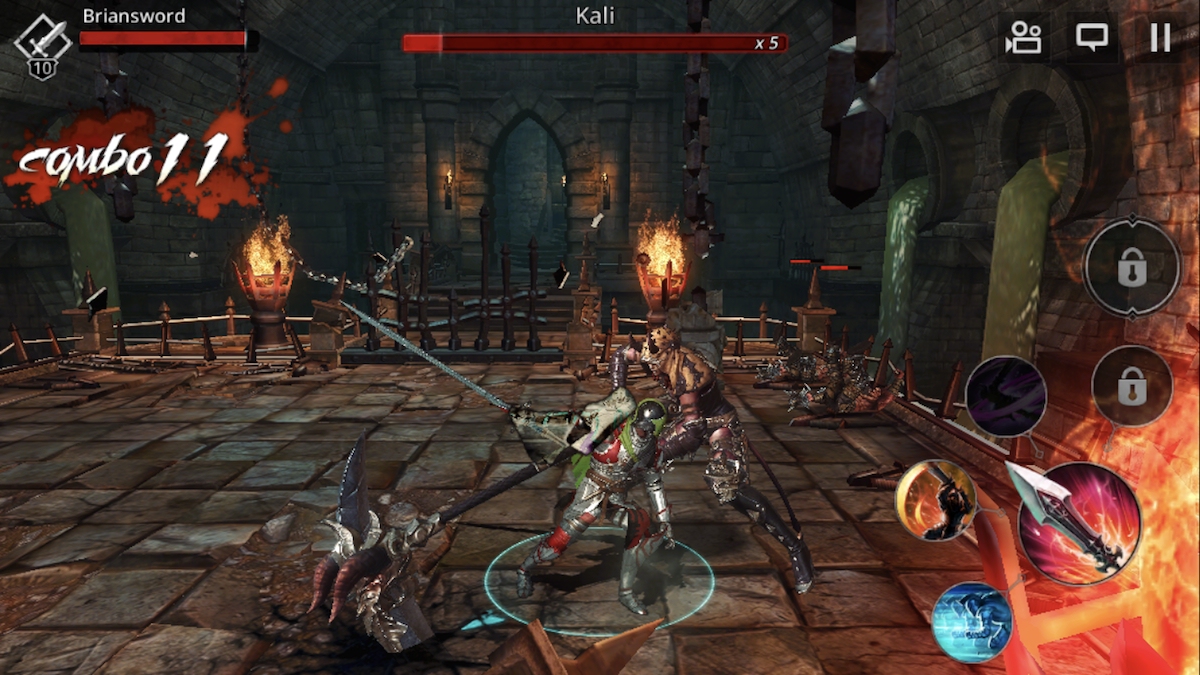
Task: Tap the main sword attack button
Action: (x=1079, y=523)
